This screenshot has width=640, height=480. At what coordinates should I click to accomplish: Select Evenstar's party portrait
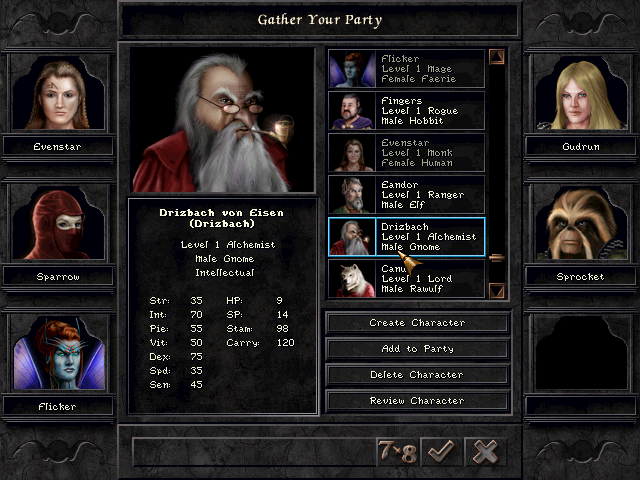tap(56, 95)
